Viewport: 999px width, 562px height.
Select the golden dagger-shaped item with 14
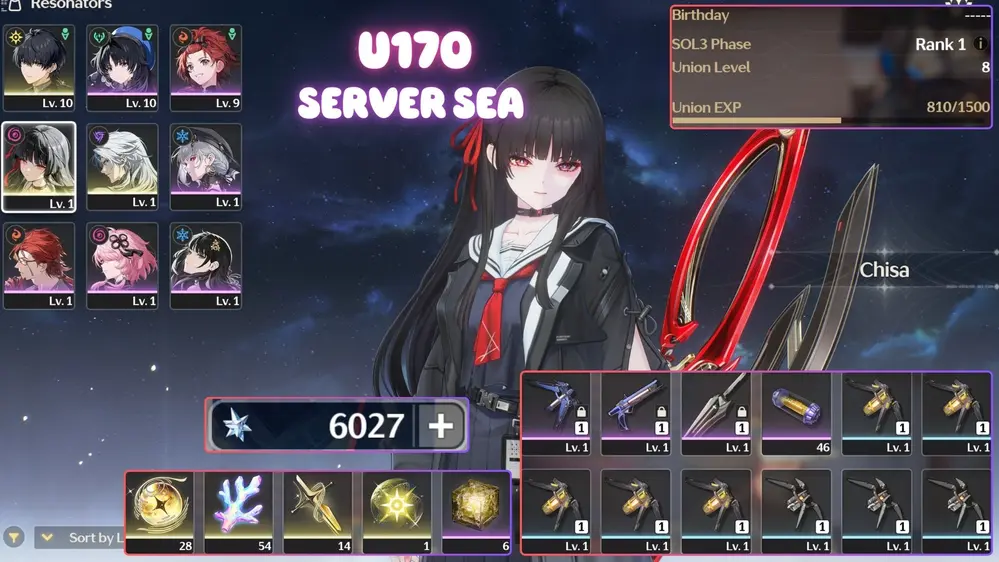coord(318,511)
